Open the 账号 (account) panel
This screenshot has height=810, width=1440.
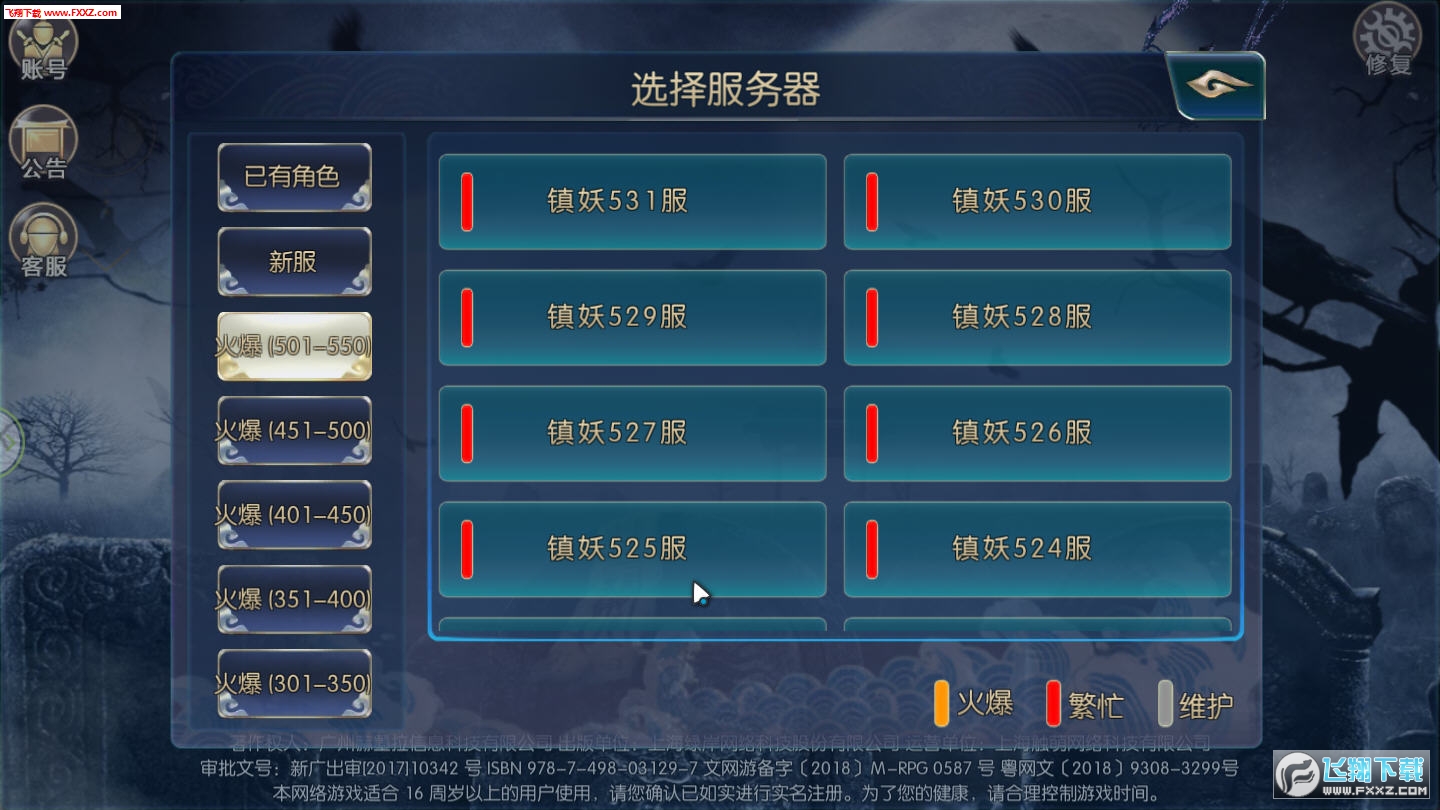(x=42, y=42)
